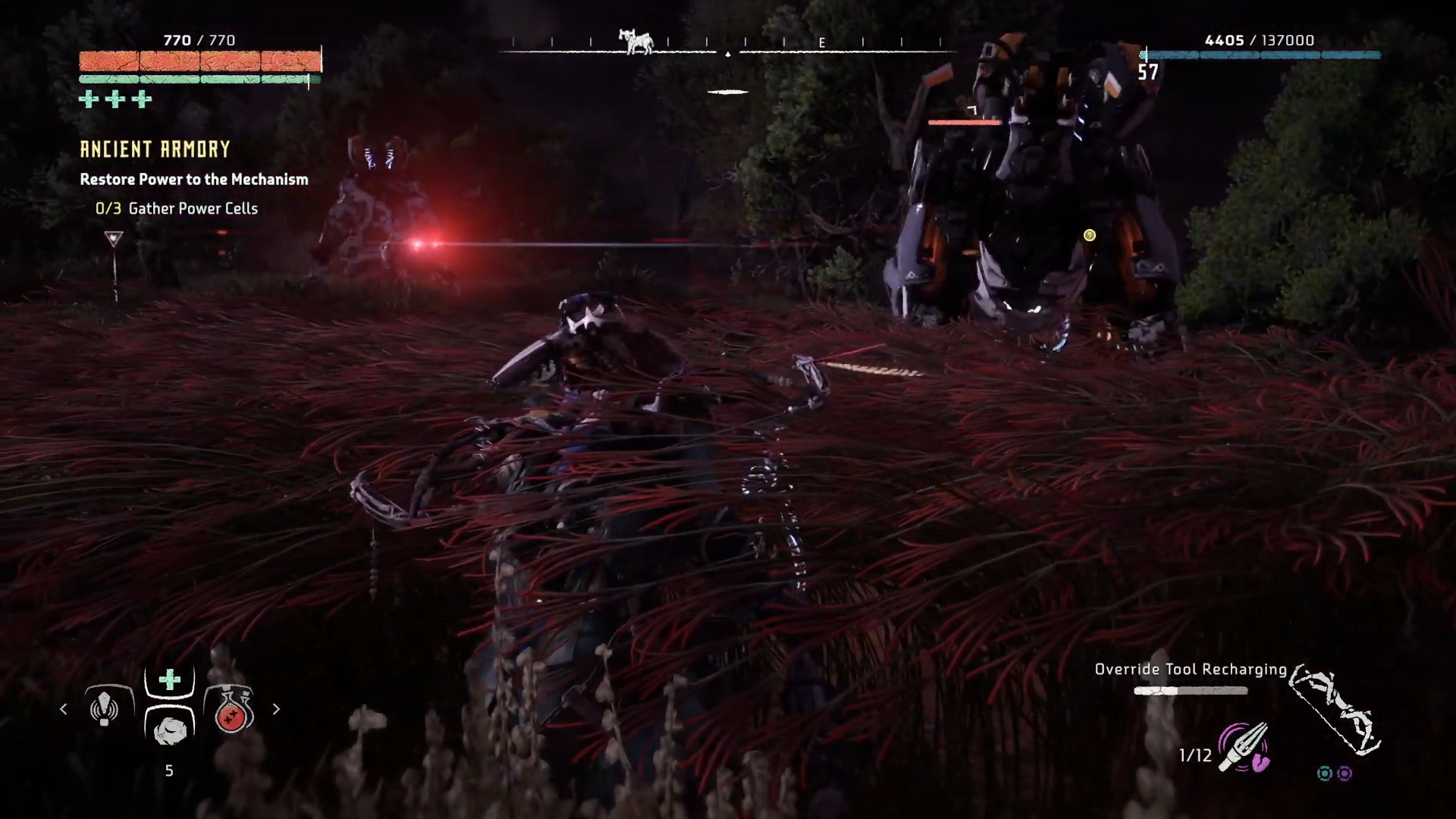Choose the arrow ammo type icon

pyautogui.click(x=1244, y=747)
